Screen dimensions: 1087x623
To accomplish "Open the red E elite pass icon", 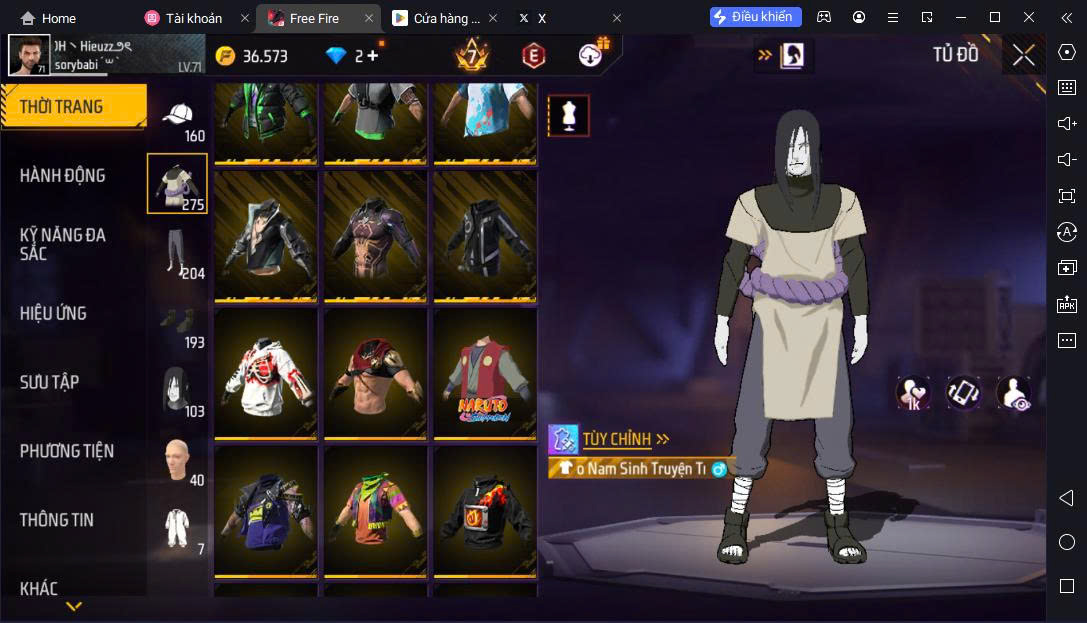I will pos(533,56).
